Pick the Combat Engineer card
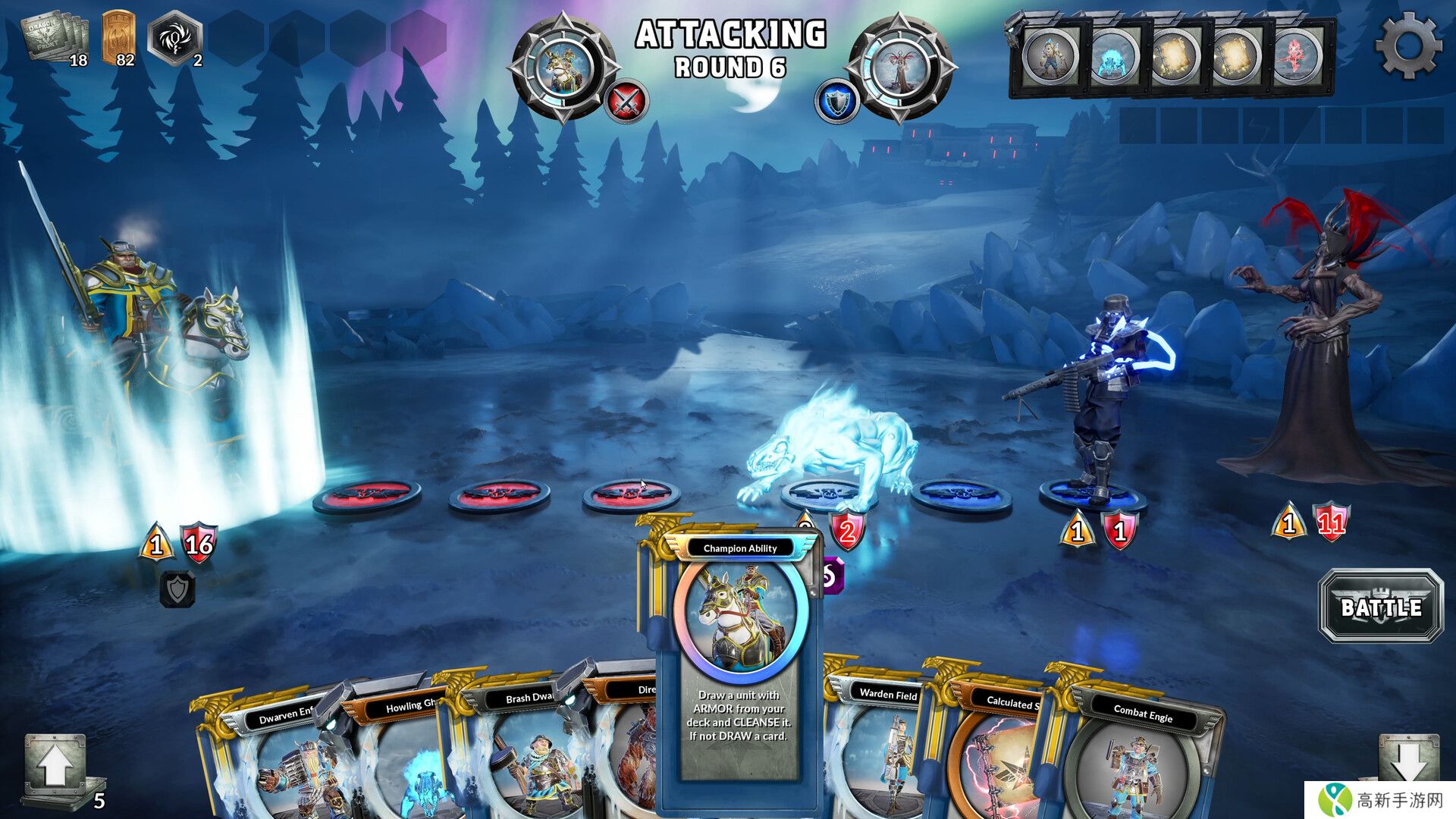Screen dimensions: 1456x819 click(x=1137, y=758)
